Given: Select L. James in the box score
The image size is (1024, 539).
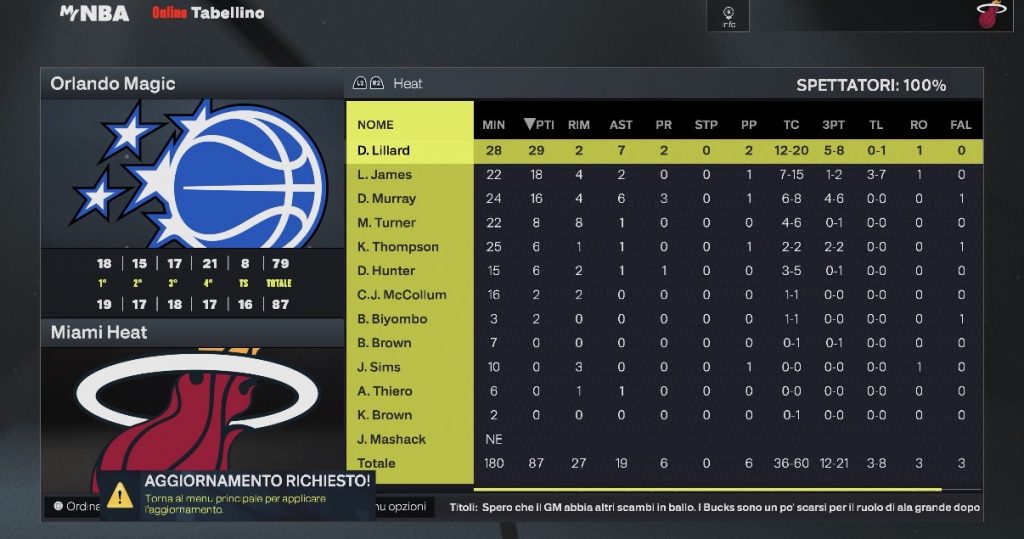Looking at the screenshot, I should [384, 175].
